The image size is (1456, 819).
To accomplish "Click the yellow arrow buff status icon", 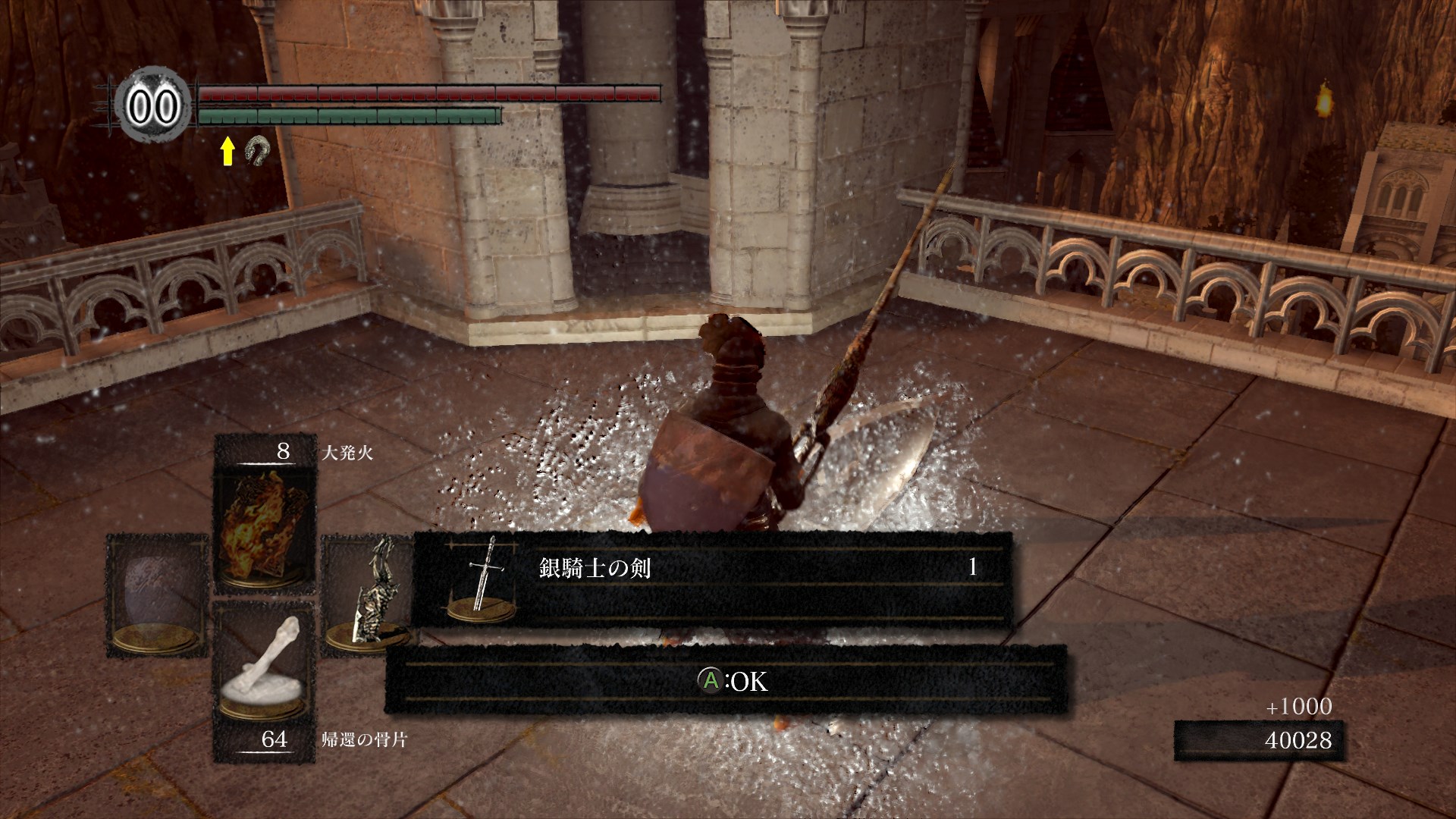I will tap(227, 152).
